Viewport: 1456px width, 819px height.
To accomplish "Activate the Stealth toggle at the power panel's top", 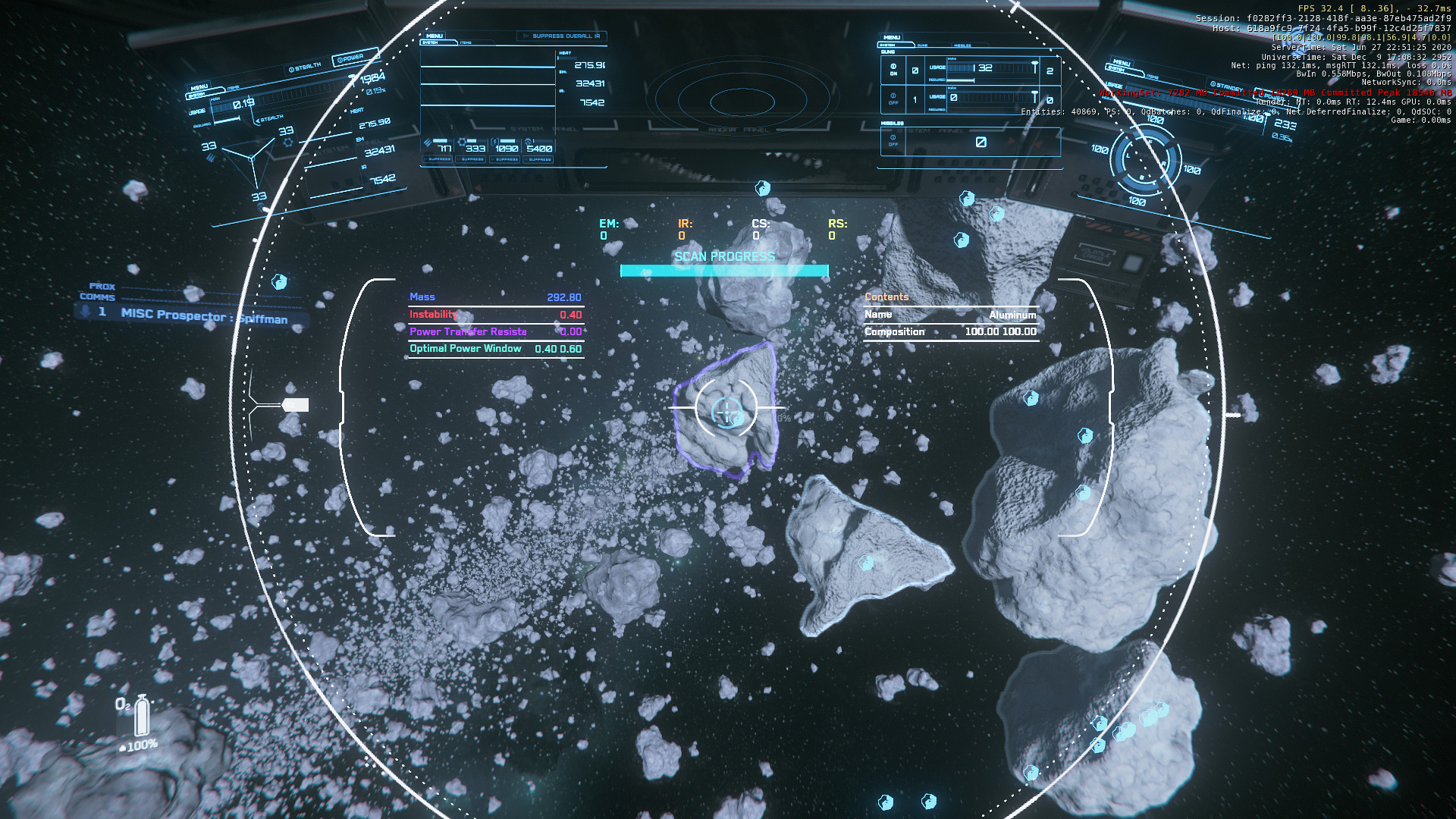I will click(x=305, y=67).
